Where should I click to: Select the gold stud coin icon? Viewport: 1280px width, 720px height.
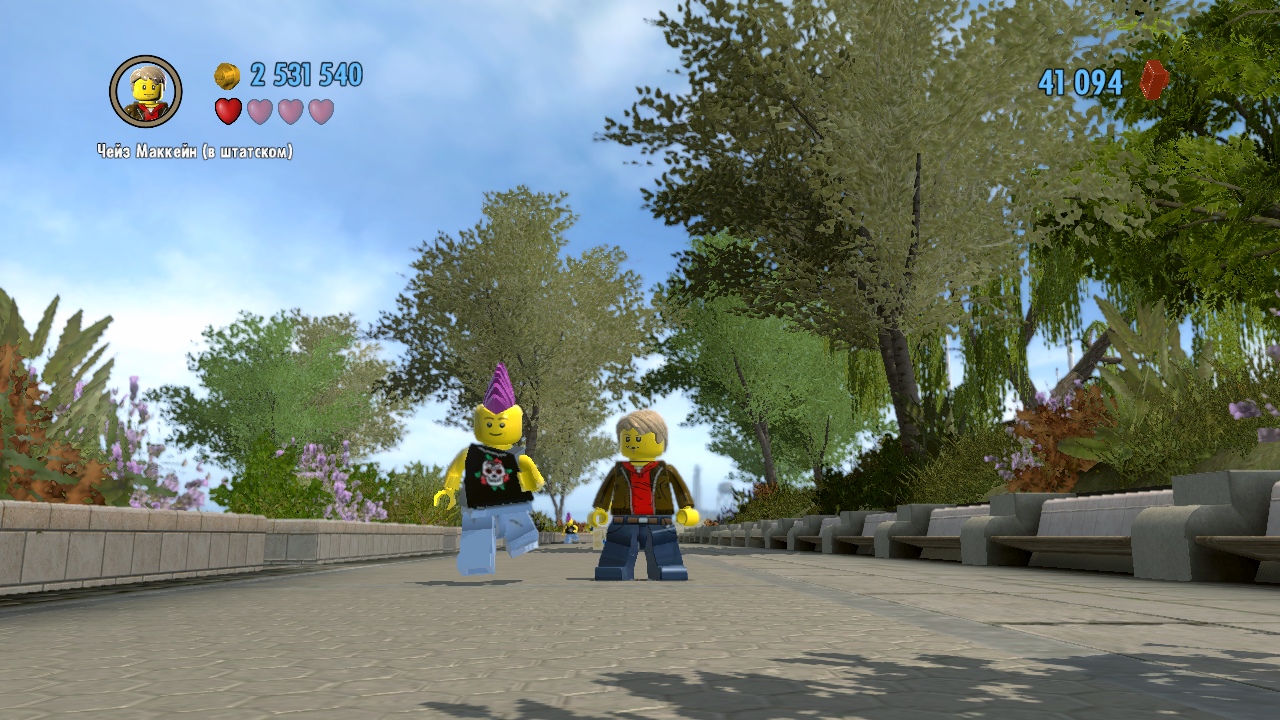coord(227,75)
